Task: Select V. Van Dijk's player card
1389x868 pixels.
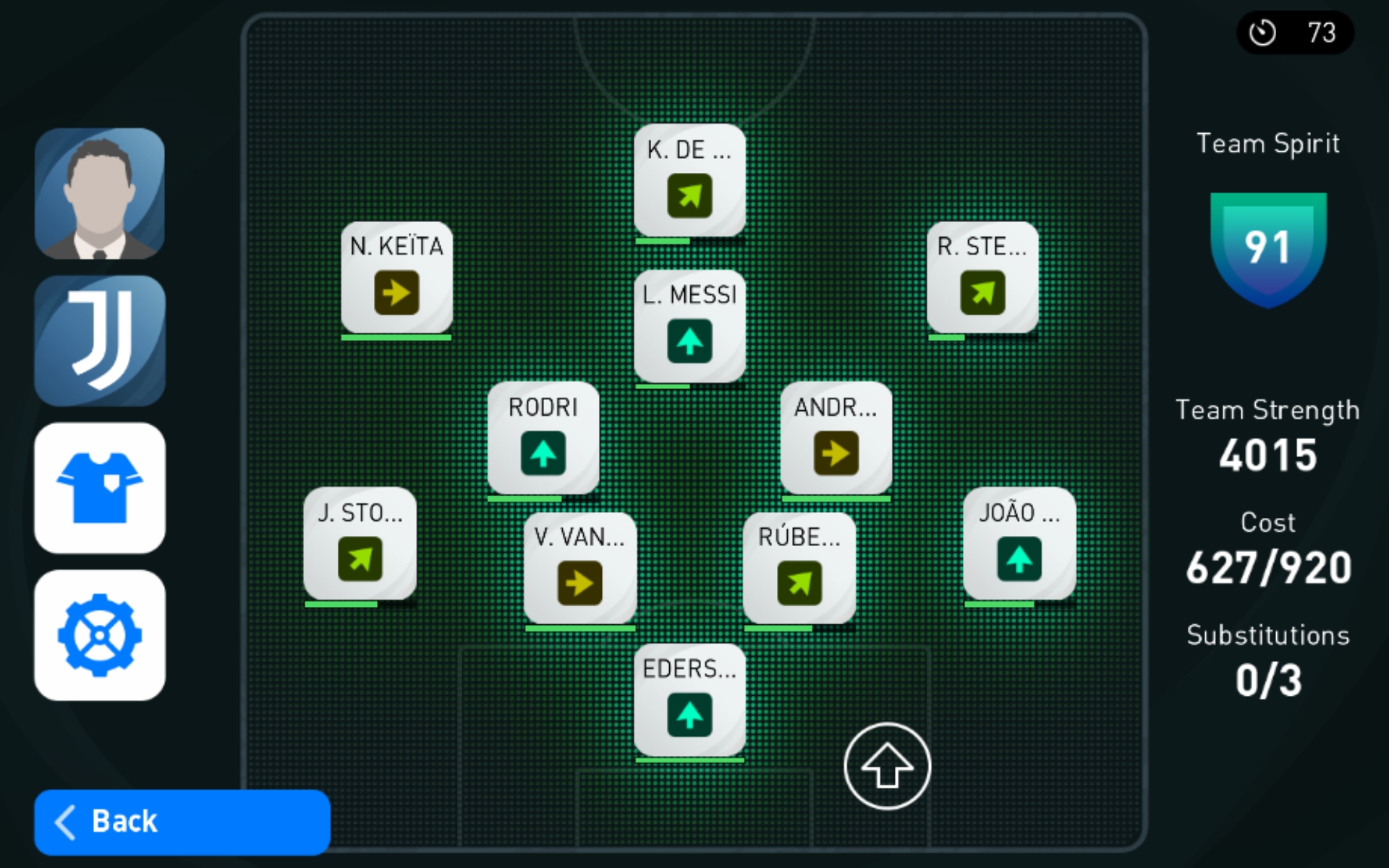Action: [579, 568]
